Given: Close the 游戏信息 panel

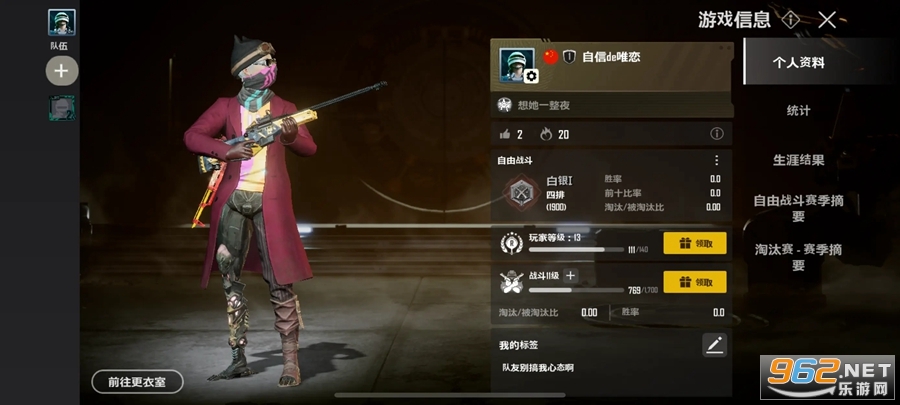Looking at the screenshot, I should coord(826,19).
